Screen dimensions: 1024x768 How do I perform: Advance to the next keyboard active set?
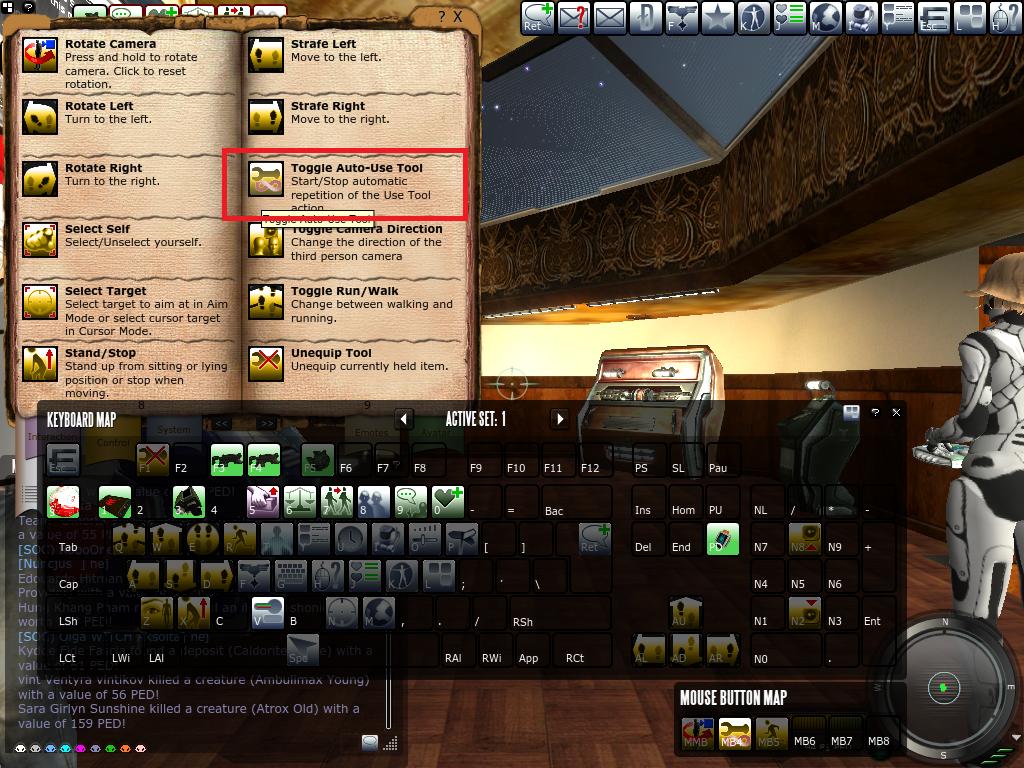pos(560,419)
